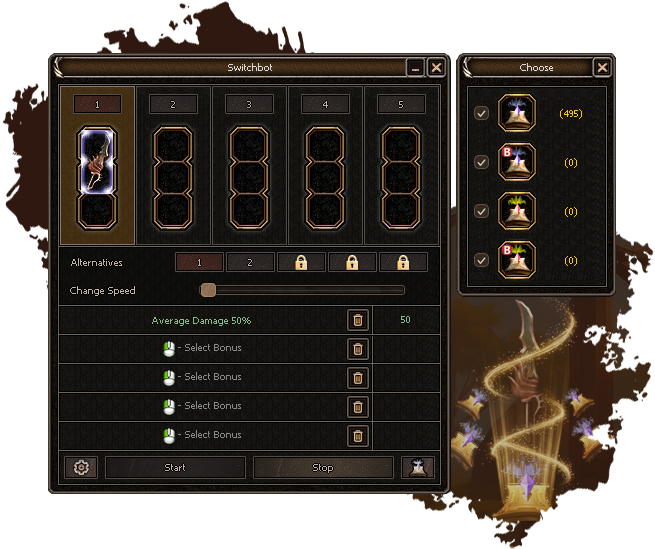Delete the Average Damage 50% bonus
This screenshot has width=655, height=549.
click(x=358, y=320)
